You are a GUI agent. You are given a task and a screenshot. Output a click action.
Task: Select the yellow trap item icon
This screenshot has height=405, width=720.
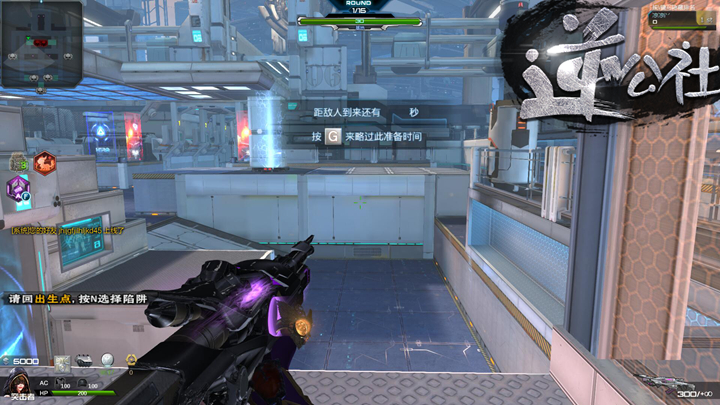130,361
